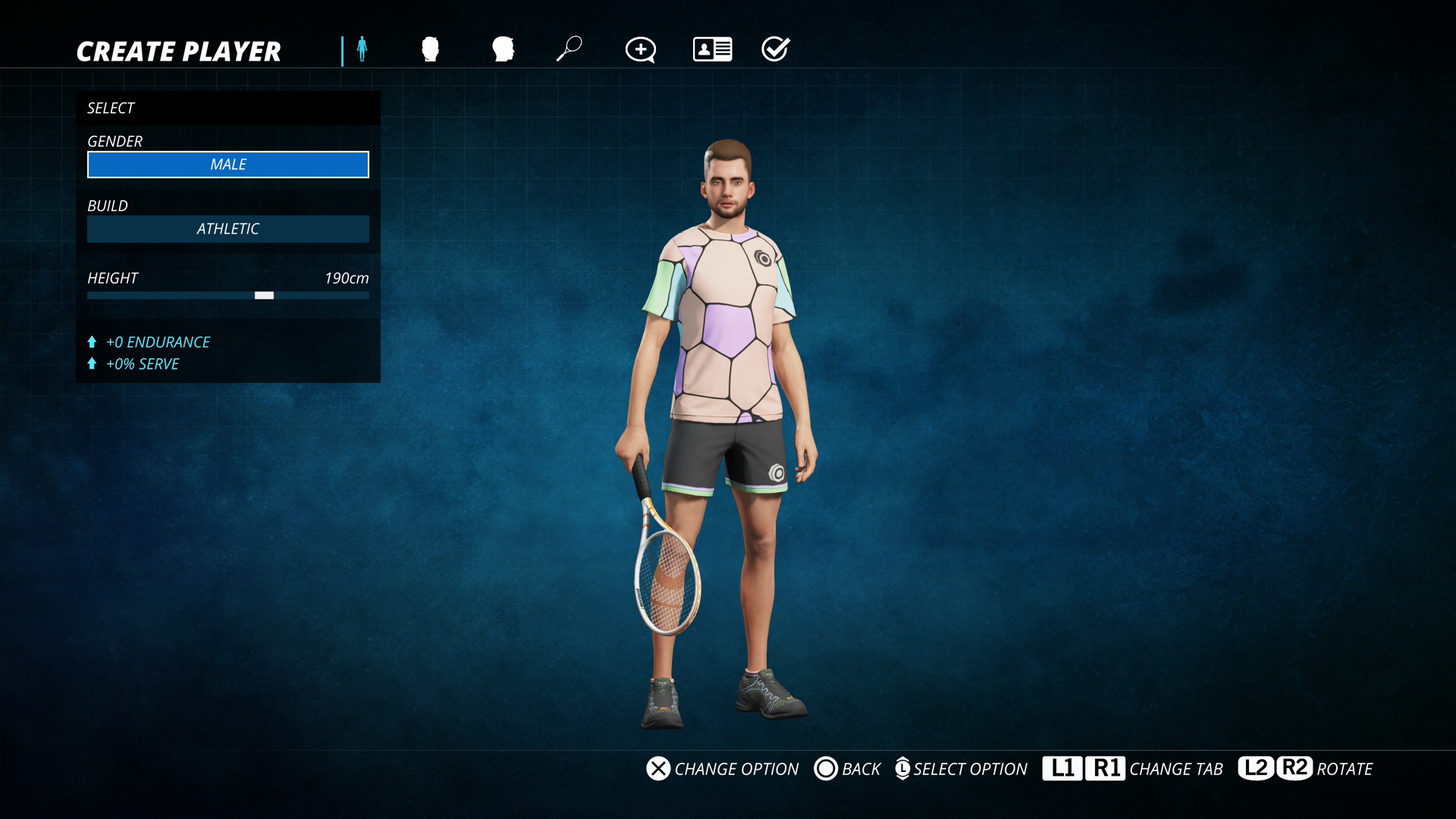1456x819 pixels.
Task: Open the tennis racket tab
Action: point(569,49)
